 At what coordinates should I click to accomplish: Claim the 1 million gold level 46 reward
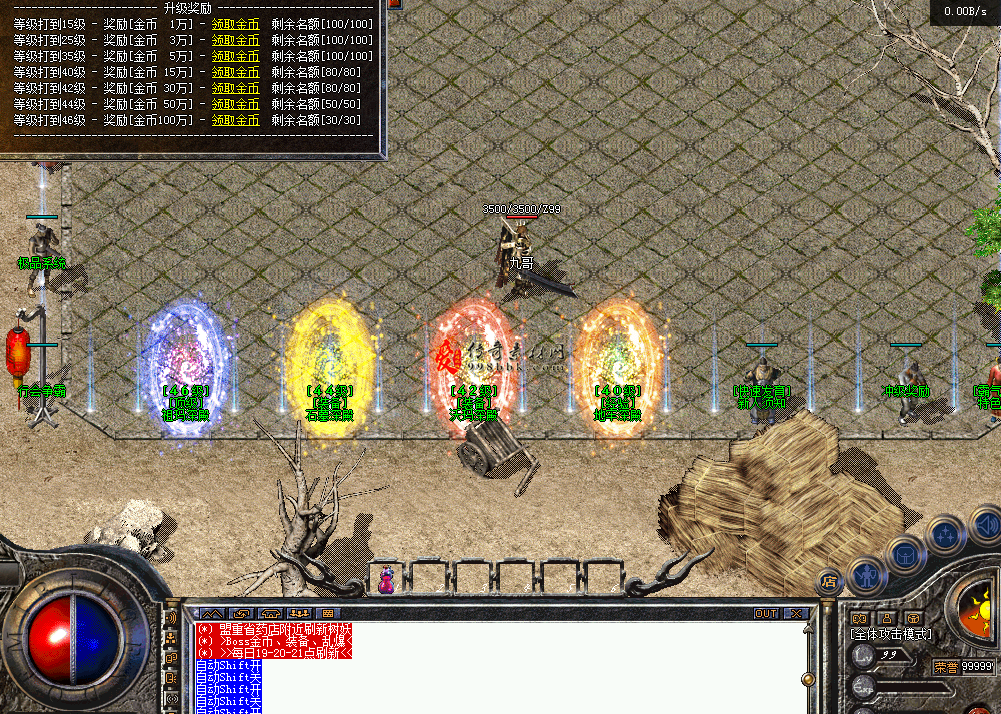click(235, 120)
